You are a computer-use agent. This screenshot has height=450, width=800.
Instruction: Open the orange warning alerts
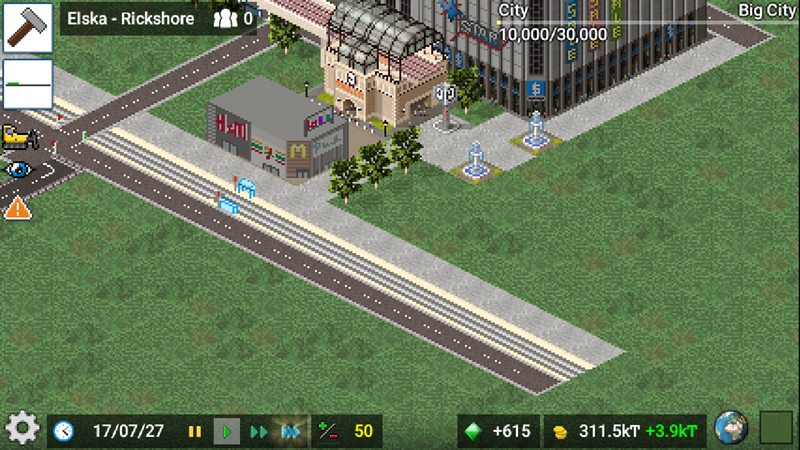pos(17,208)
